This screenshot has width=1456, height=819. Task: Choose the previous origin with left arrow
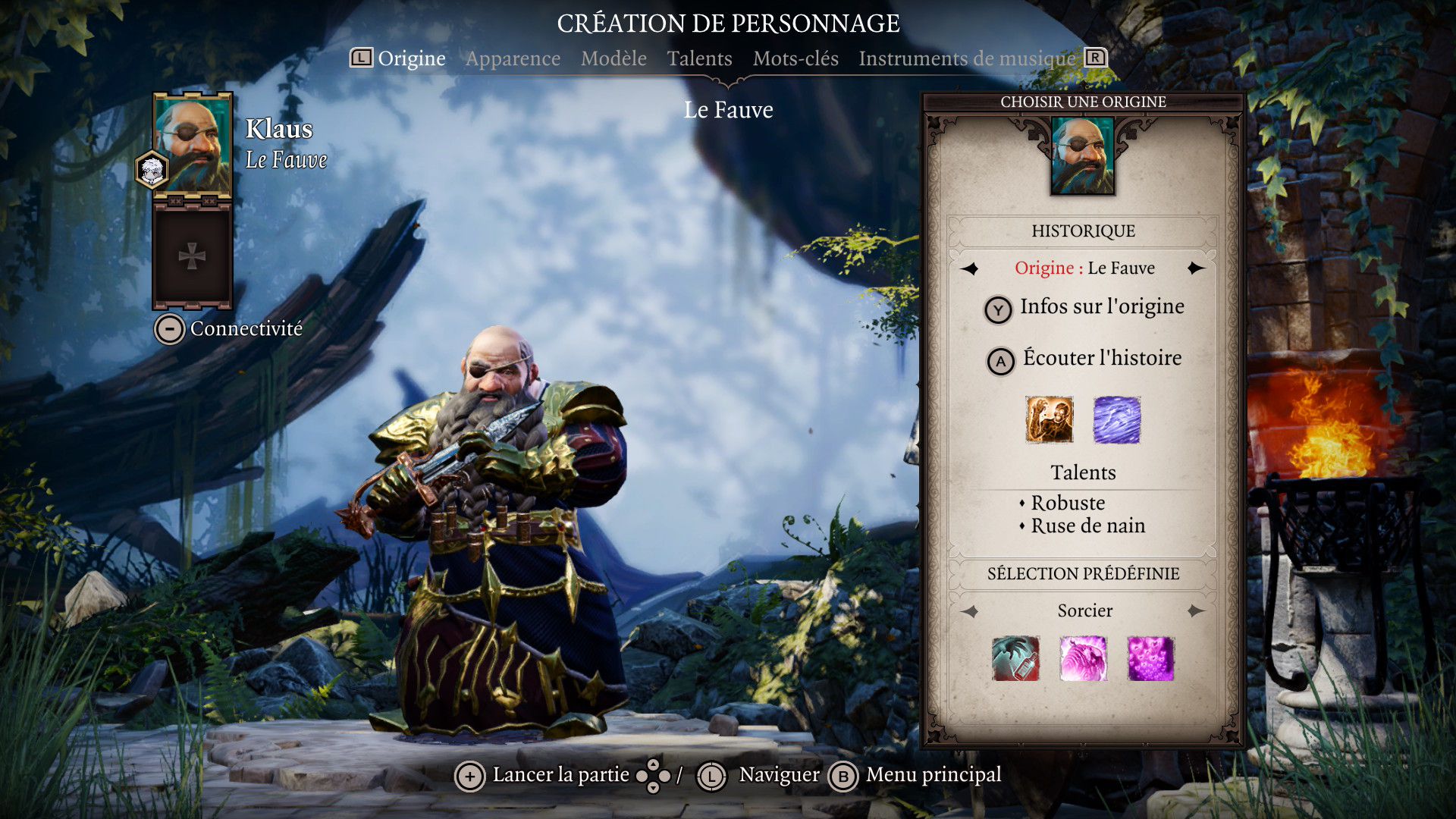coord(970,268)
